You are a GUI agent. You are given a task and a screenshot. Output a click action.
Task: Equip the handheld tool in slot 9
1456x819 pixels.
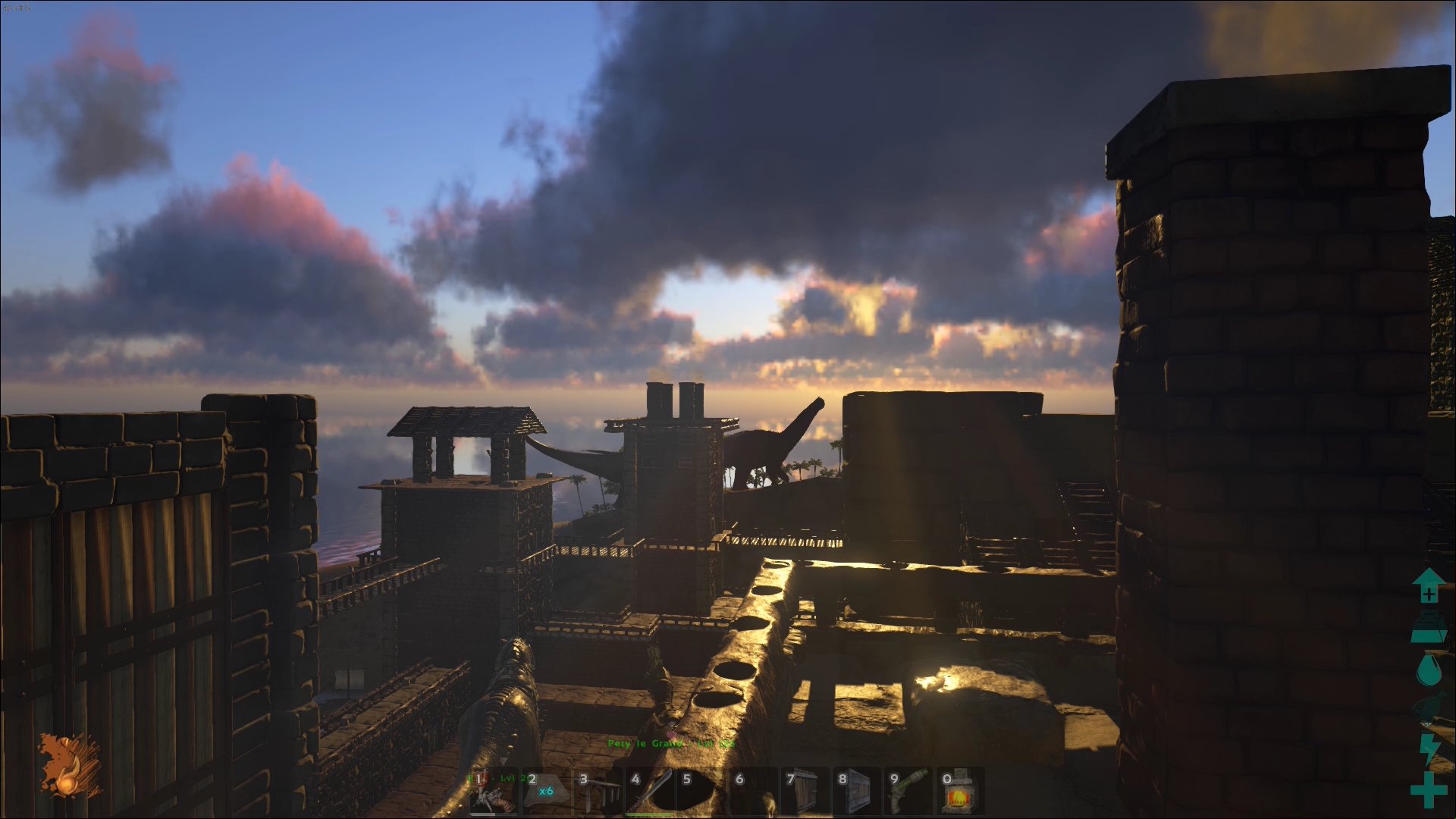908,791
